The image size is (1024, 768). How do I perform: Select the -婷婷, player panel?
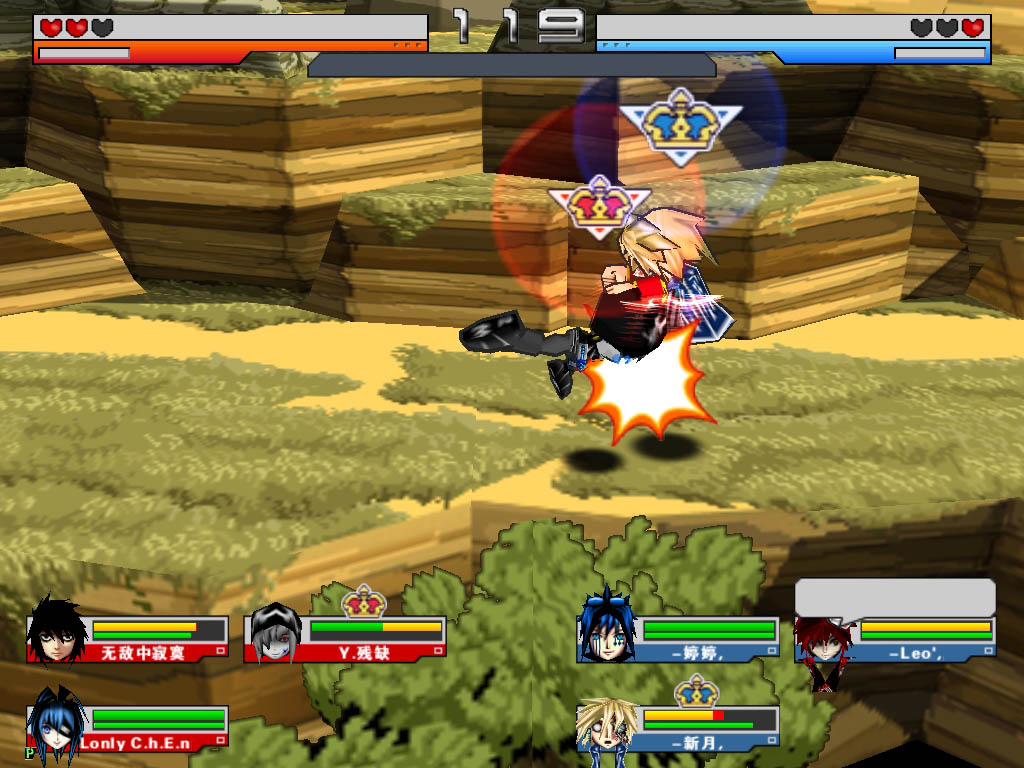[678, 639]
